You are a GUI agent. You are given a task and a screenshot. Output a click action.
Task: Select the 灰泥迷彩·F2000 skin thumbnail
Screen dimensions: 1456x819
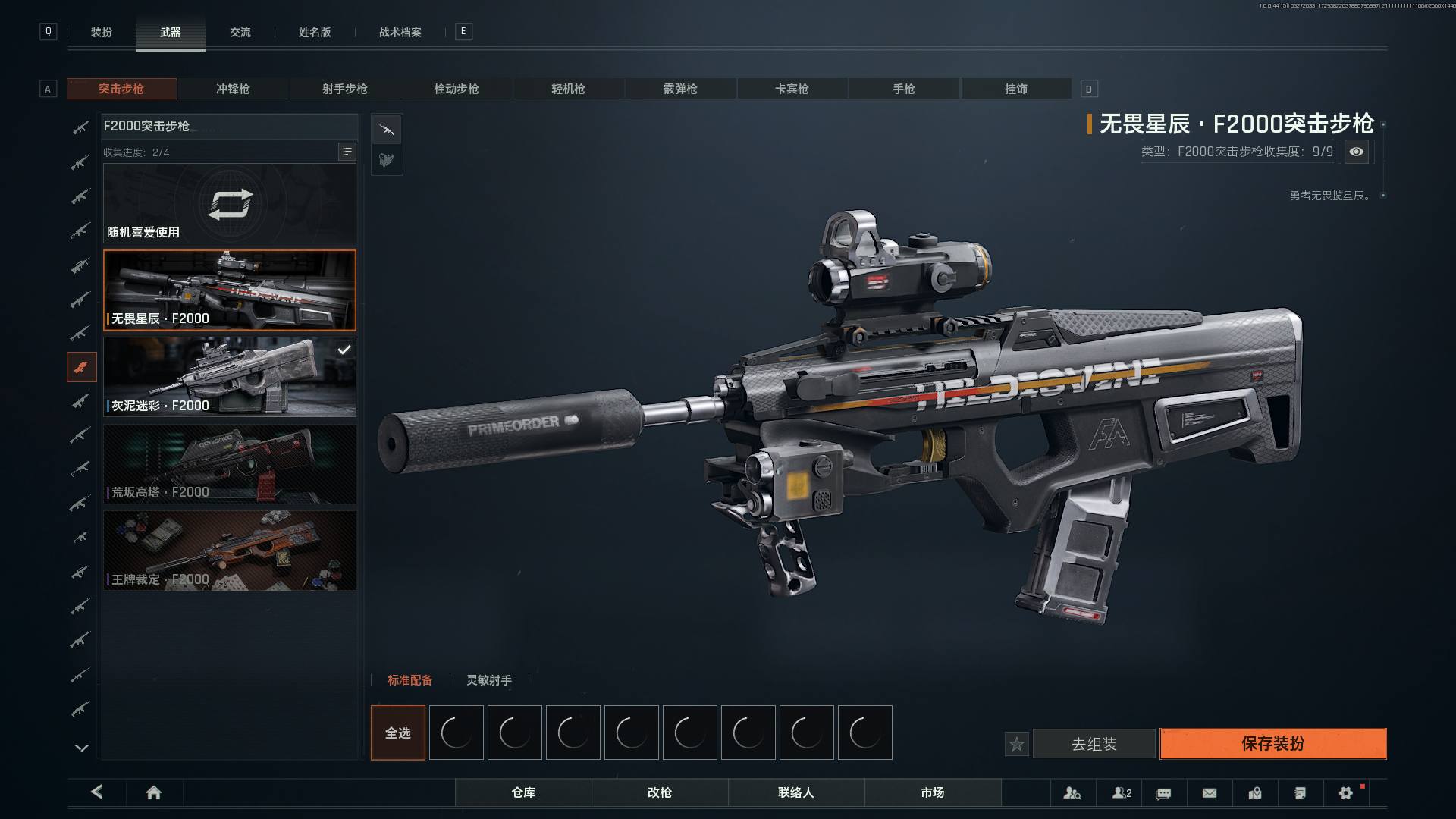pyautogui.click(x=229, y=376)
